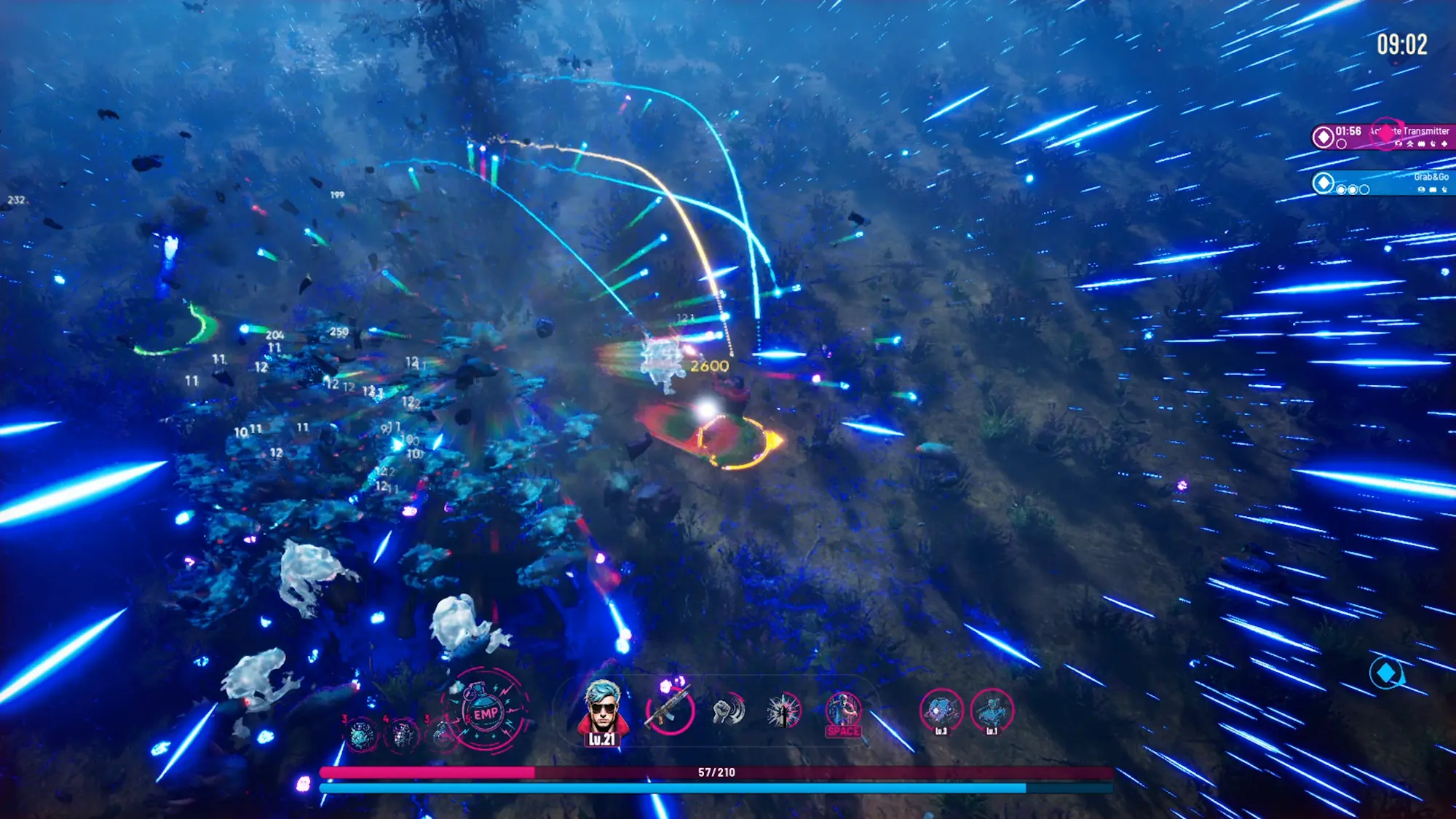Use the dash ability labeled SPACE

[x=843, y=713]
